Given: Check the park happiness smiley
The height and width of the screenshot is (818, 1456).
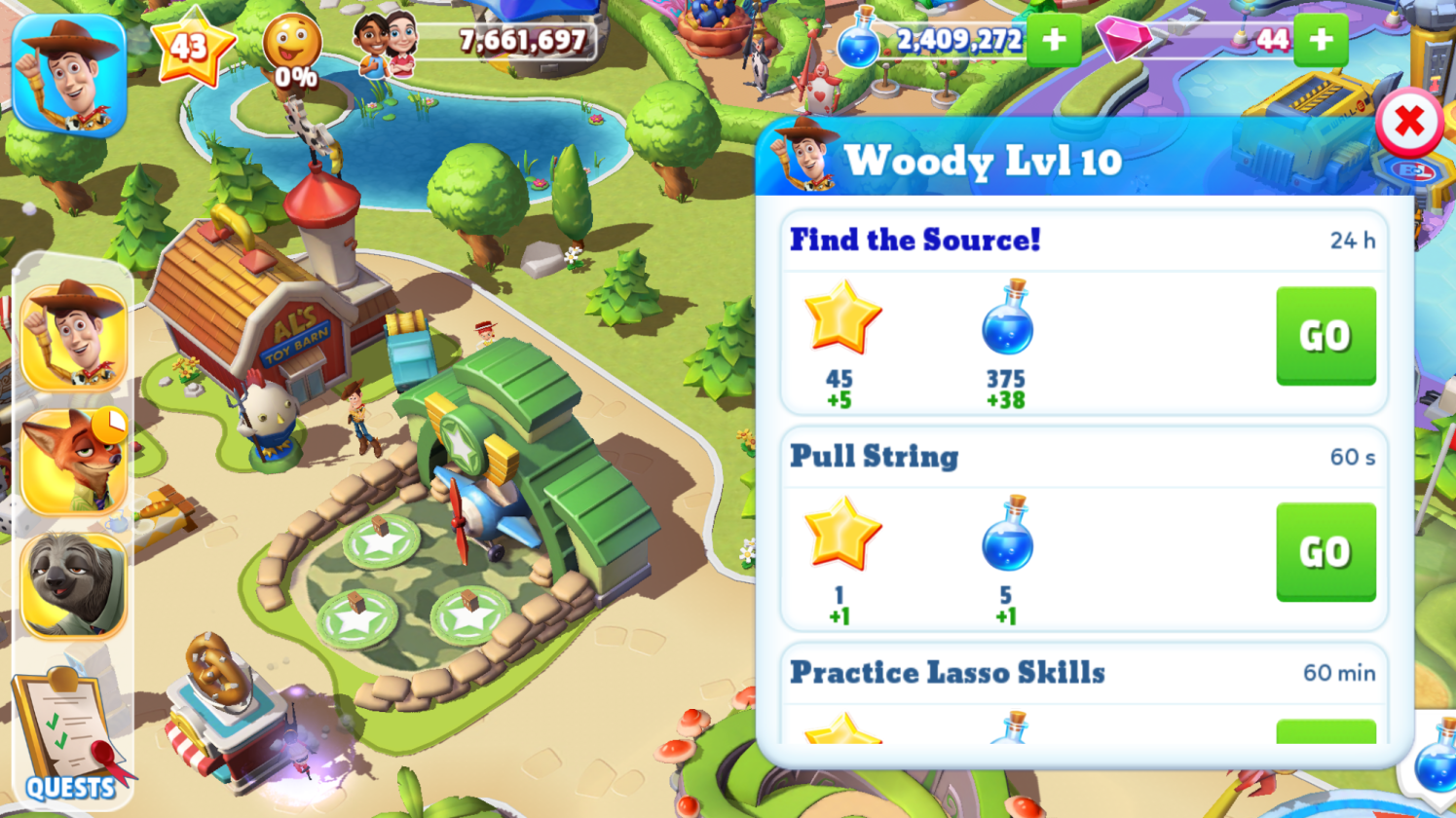Looking at the screenshot, I should pyautogui.click(x=292, y=51).
